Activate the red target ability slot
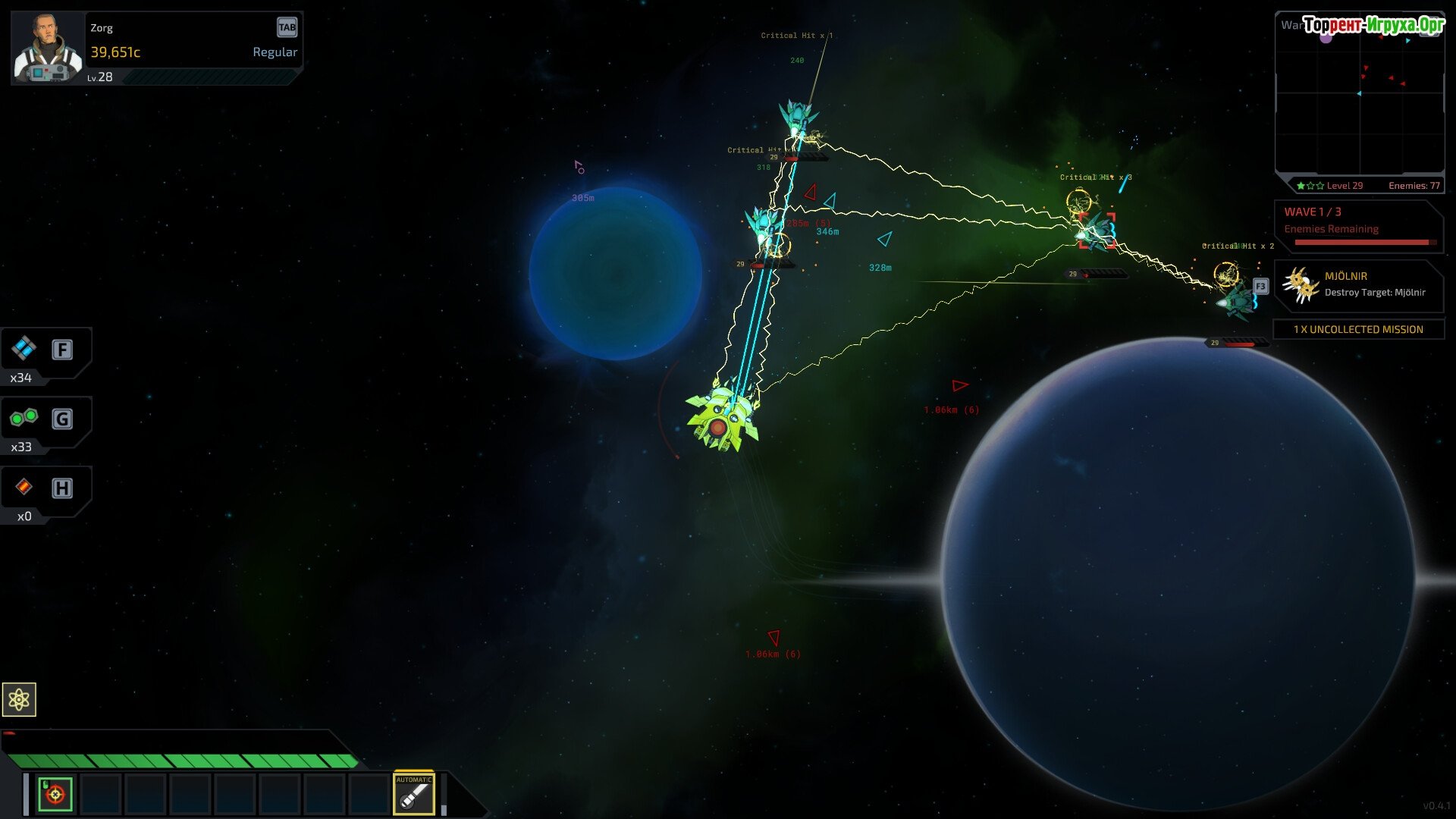The height and width of the screenshot is (819, 1456). tap(55, 794)
